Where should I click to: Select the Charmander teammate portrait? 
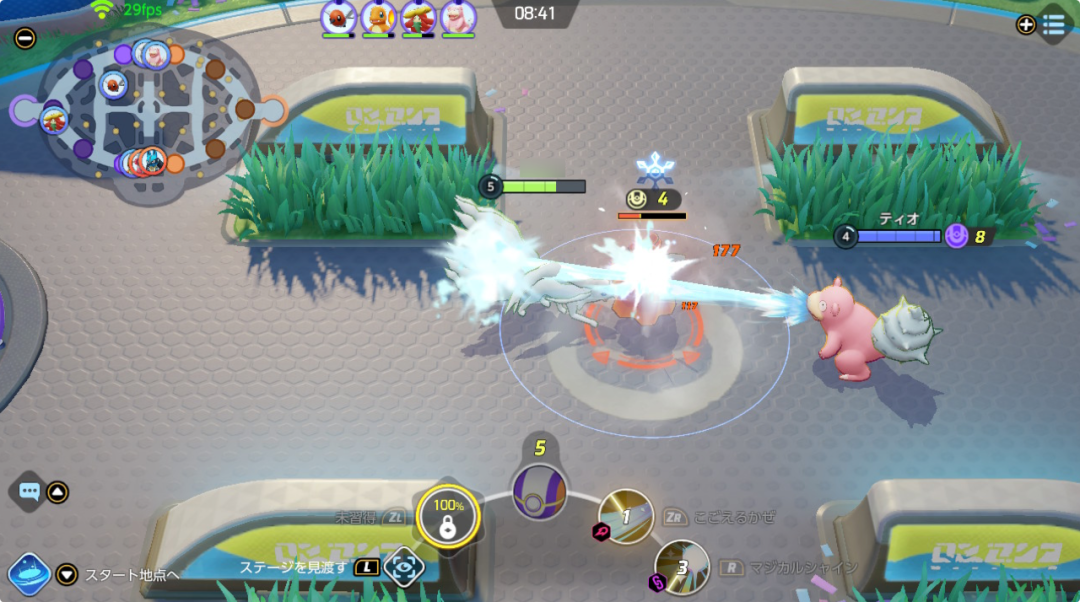pos(379,18)
